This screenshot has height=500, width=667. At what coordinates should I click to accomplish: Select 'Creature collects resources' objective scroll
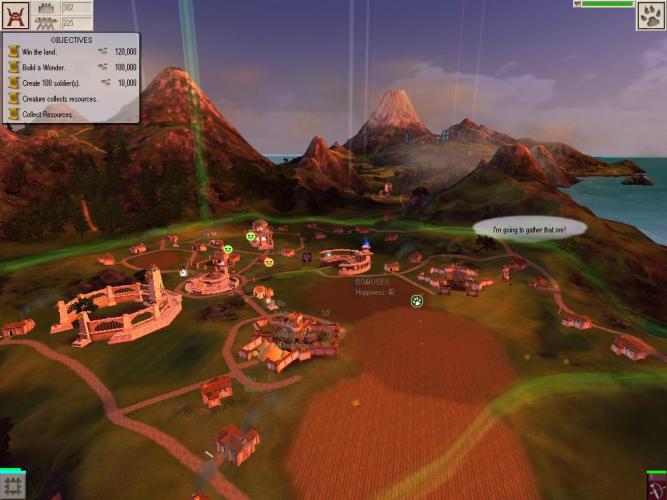point(58,98)
